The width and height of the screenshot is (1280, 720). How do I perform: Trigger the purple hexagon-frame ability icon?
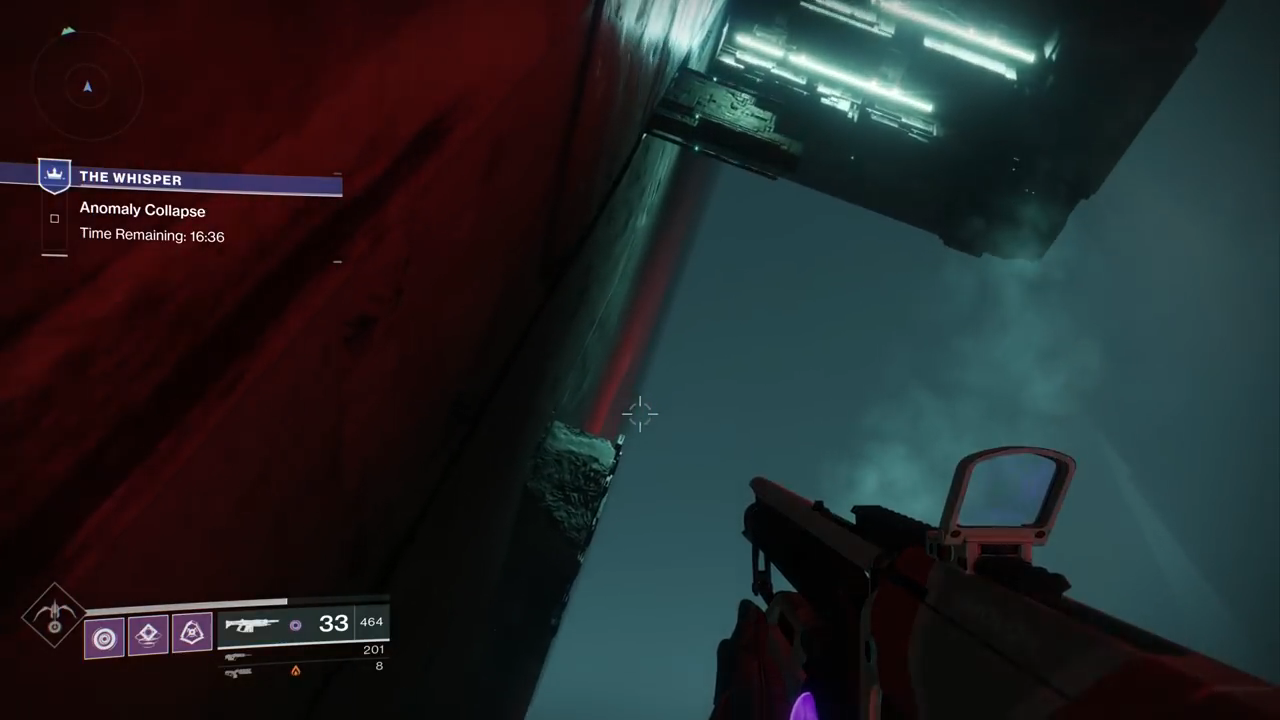(x=192, y=633)
